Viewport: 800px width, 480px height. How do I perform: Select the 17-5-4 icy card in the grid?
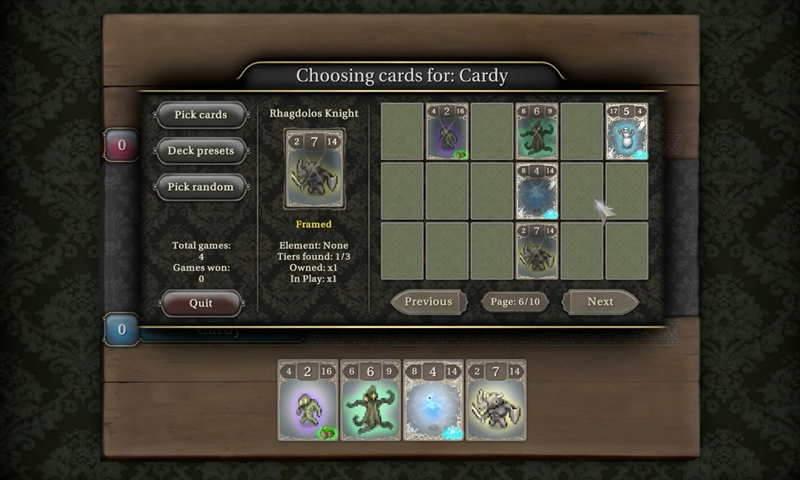pos(627,132)
